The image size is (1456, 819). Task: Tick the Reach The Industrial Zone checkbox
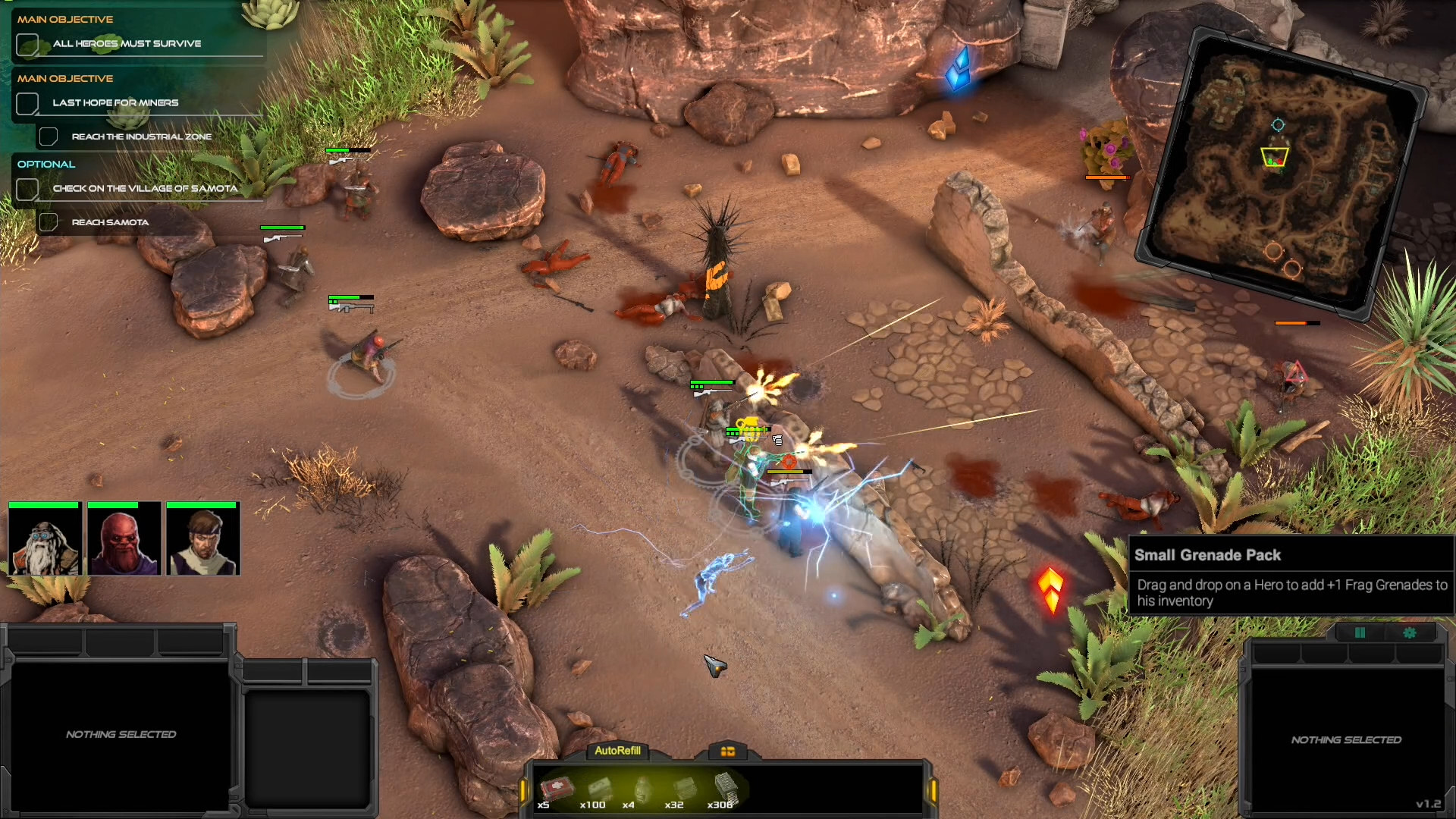pos(49,136)
